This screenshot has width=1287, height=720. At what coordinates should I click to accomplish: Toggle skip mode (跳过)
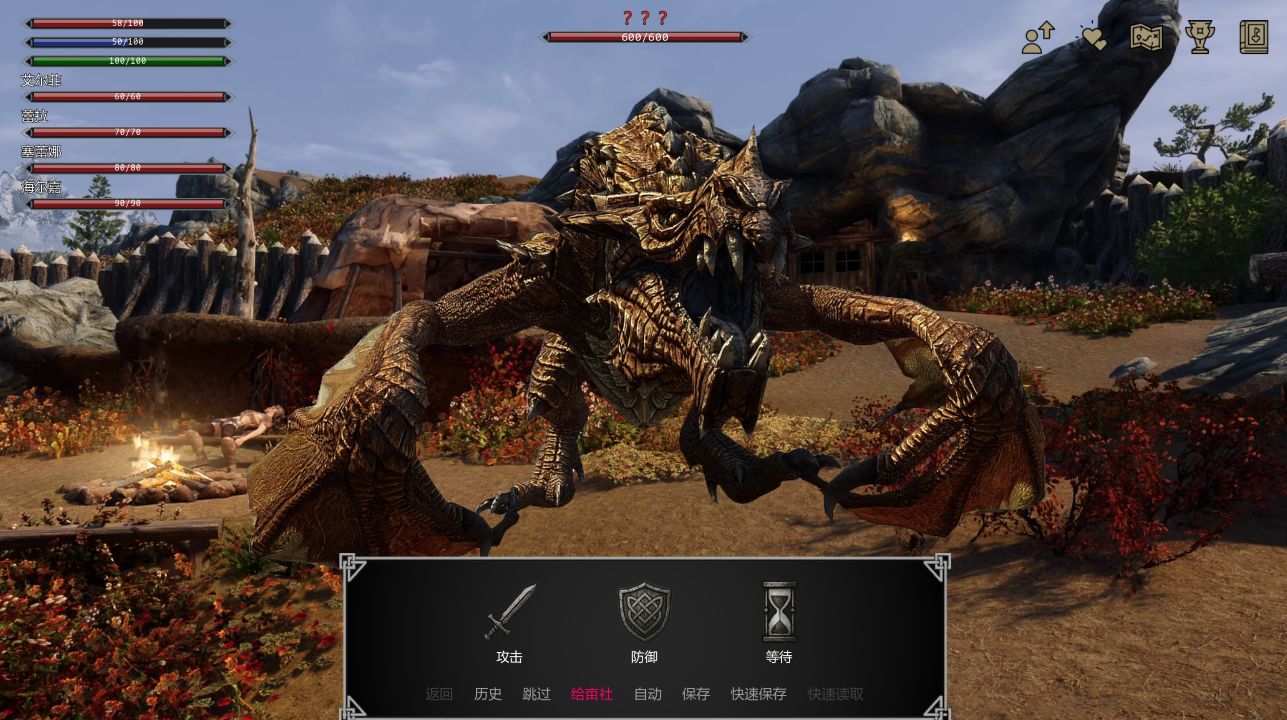tap(537, 694)
